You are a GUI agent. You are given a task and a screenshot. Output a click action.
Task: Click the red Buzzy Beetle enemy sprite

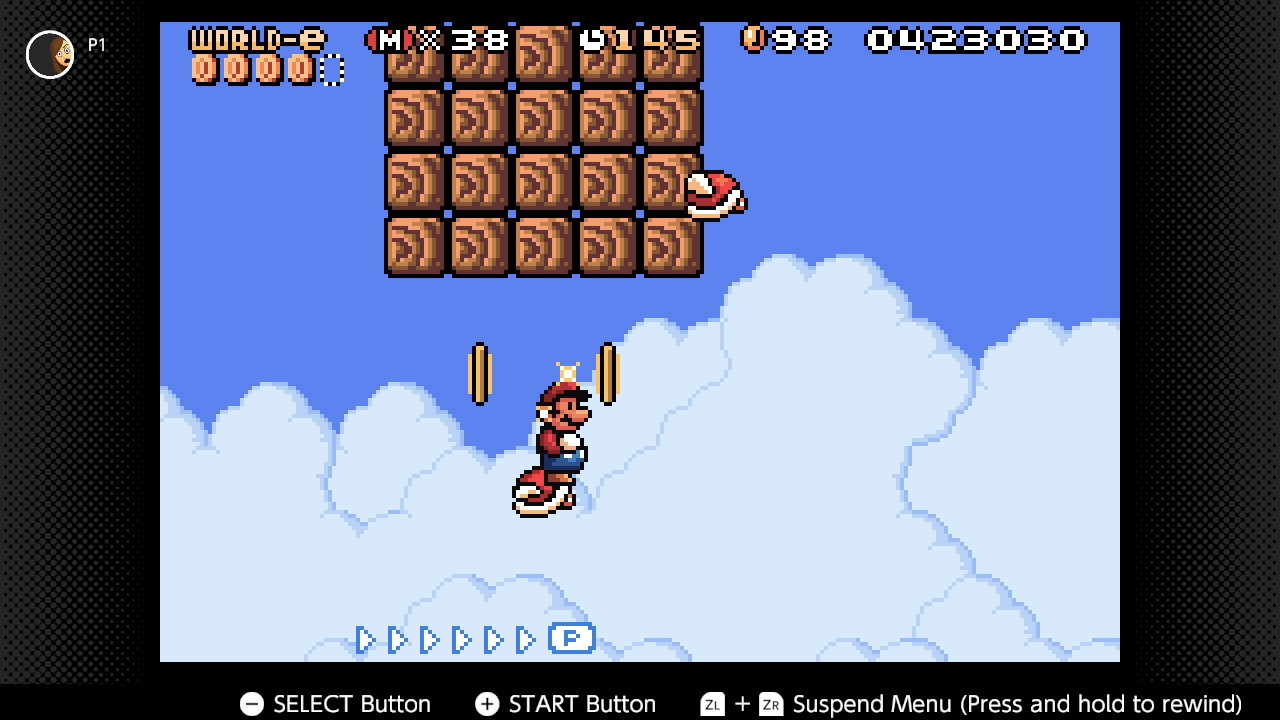(x=714, y=197)
